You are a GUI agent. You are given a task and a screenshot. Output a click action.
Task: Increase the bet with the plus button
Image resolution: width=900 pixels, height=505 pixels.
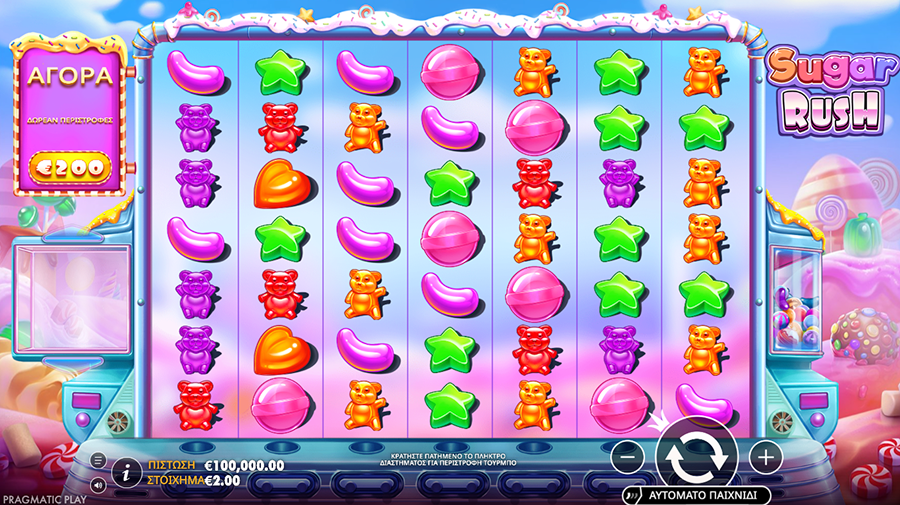coord(765,457)
